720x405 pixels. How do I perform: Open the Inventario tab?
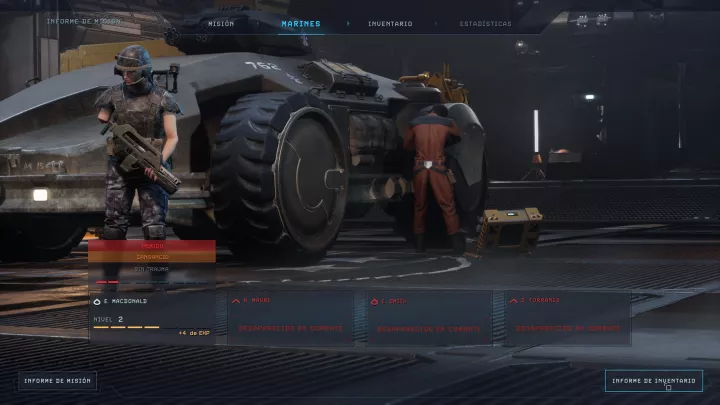[389, 23]
